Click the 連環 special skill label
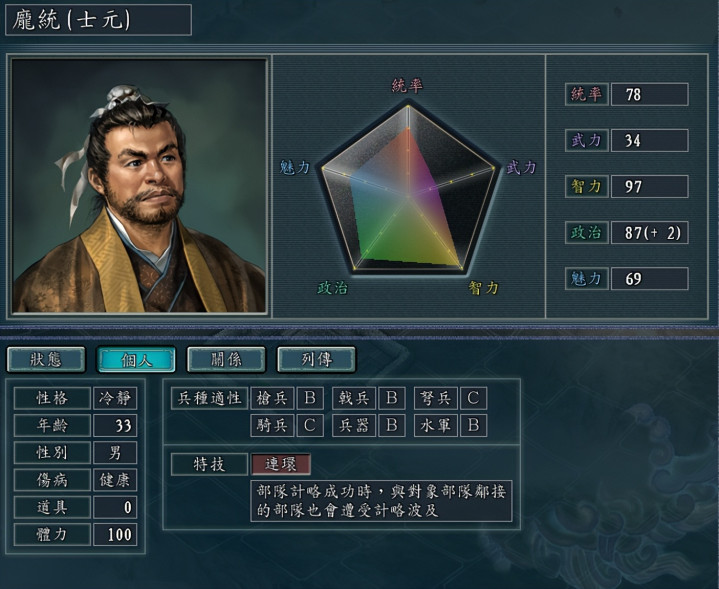 point(281,464)
